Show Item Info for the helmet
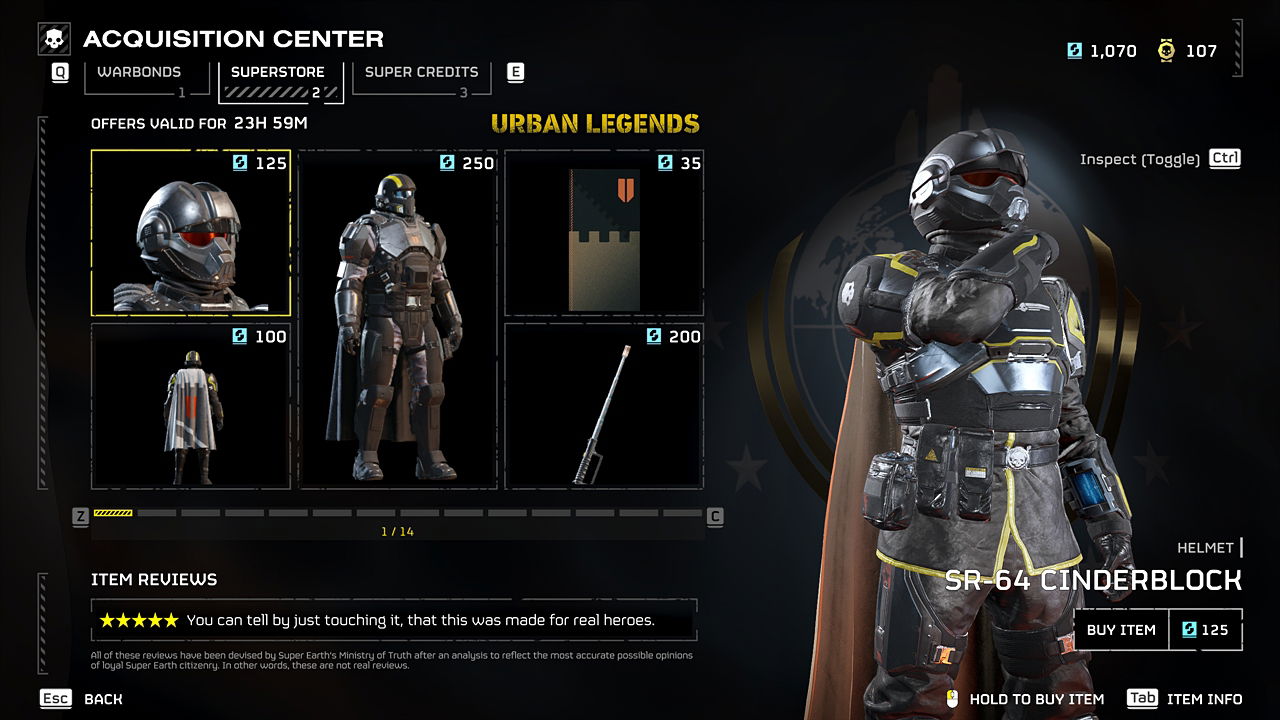 click(x=1185, y=699)
